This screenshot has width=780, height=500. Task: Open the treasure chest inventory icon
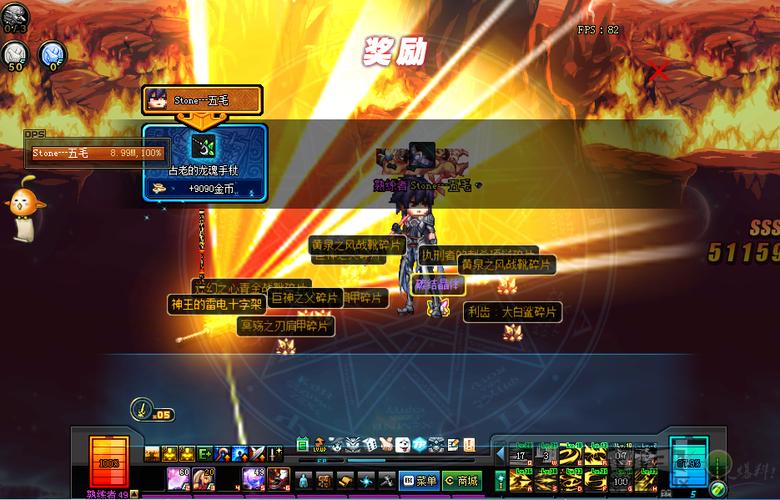(324, 481)
